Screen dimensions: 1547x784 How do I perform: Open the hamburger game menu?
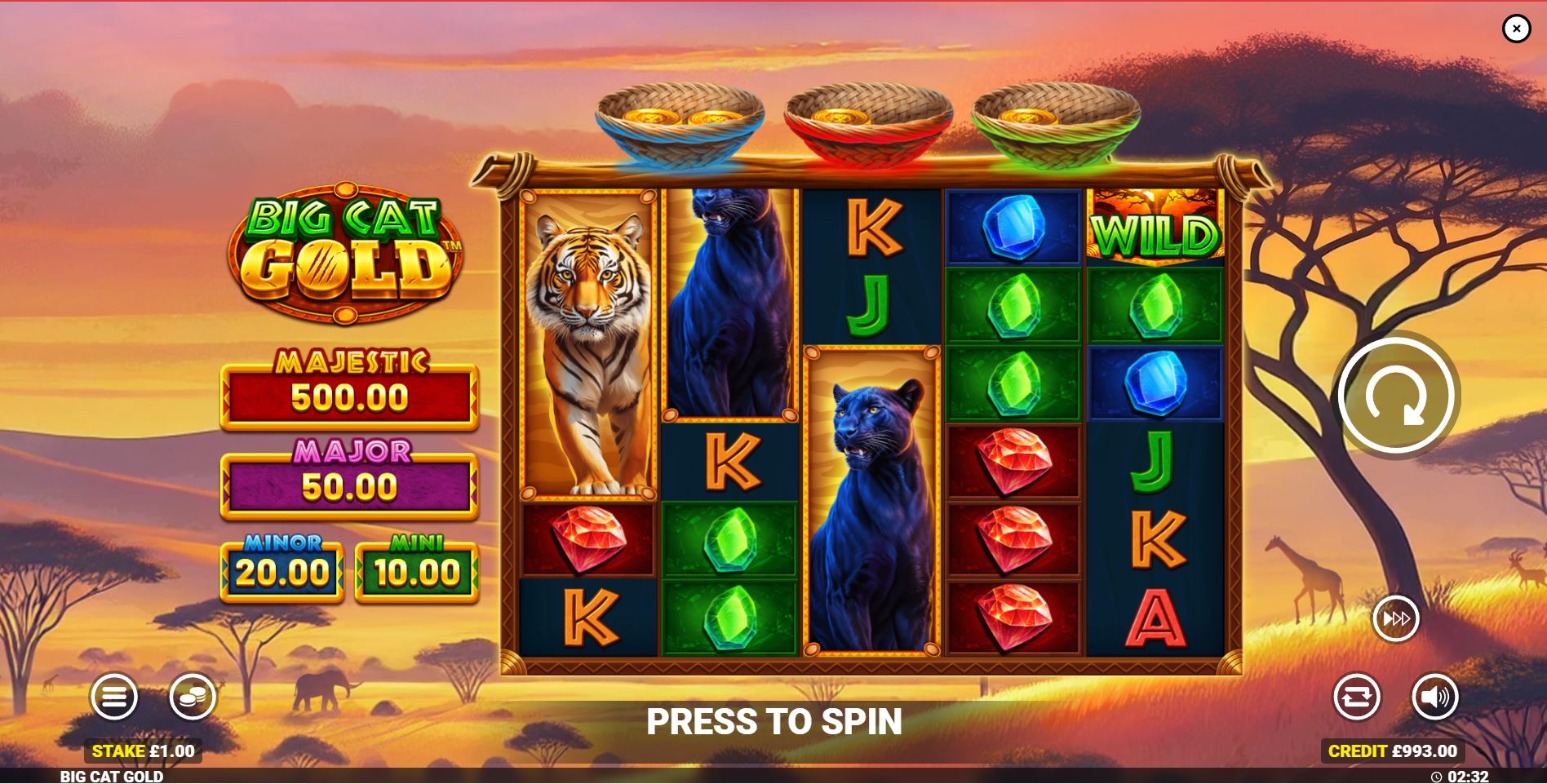[116, 698]
